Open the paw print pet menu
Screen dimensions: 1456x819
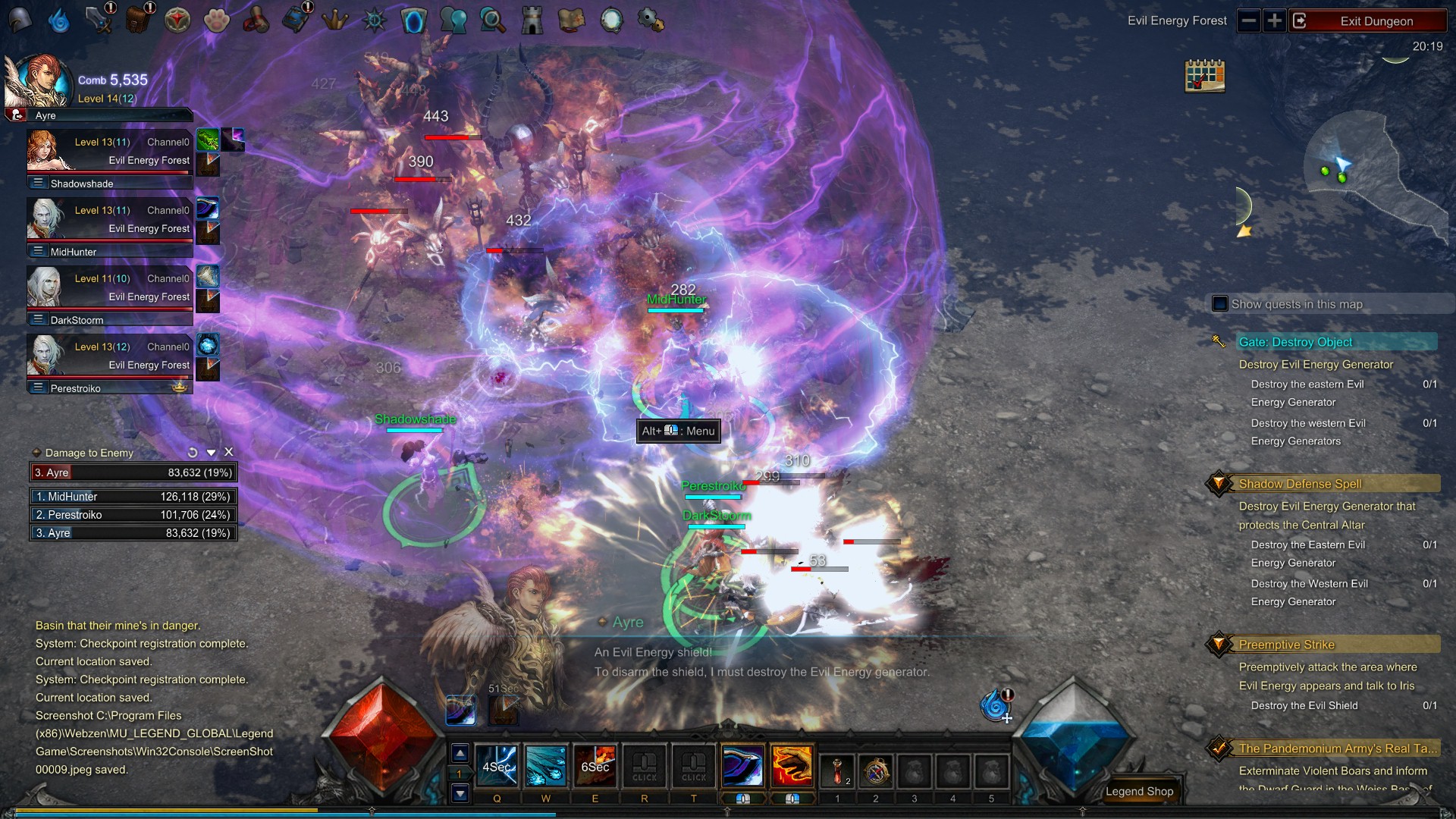click(217, 20)
